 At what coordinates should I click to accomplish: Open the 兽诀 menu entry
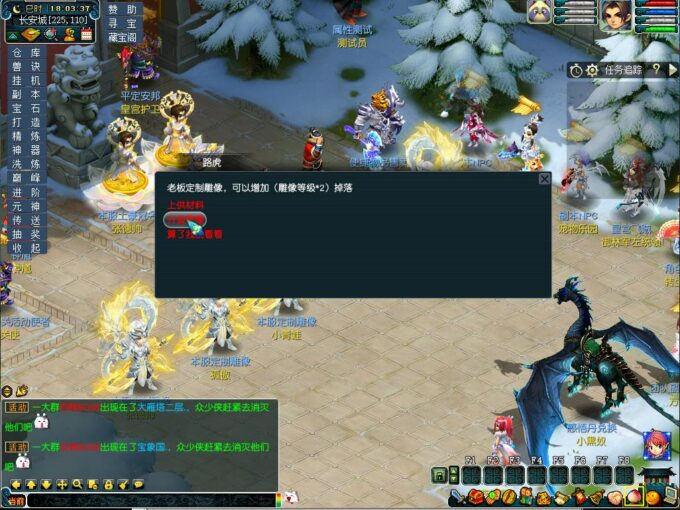coord(26,66)
